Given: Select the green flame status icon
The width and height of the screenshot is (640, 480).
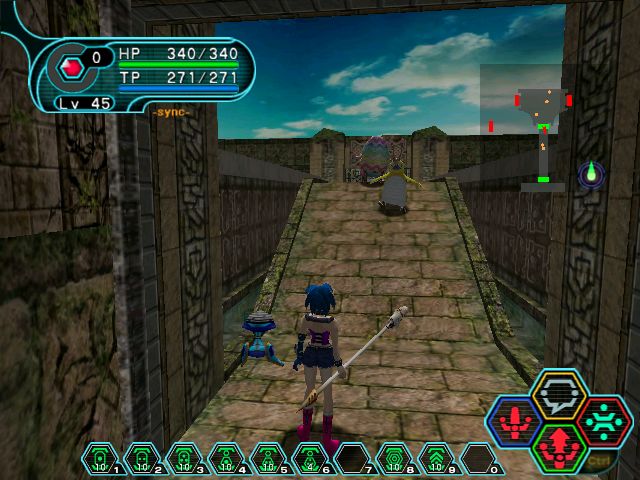Looking at the screenshot, I should click(591, 175).
